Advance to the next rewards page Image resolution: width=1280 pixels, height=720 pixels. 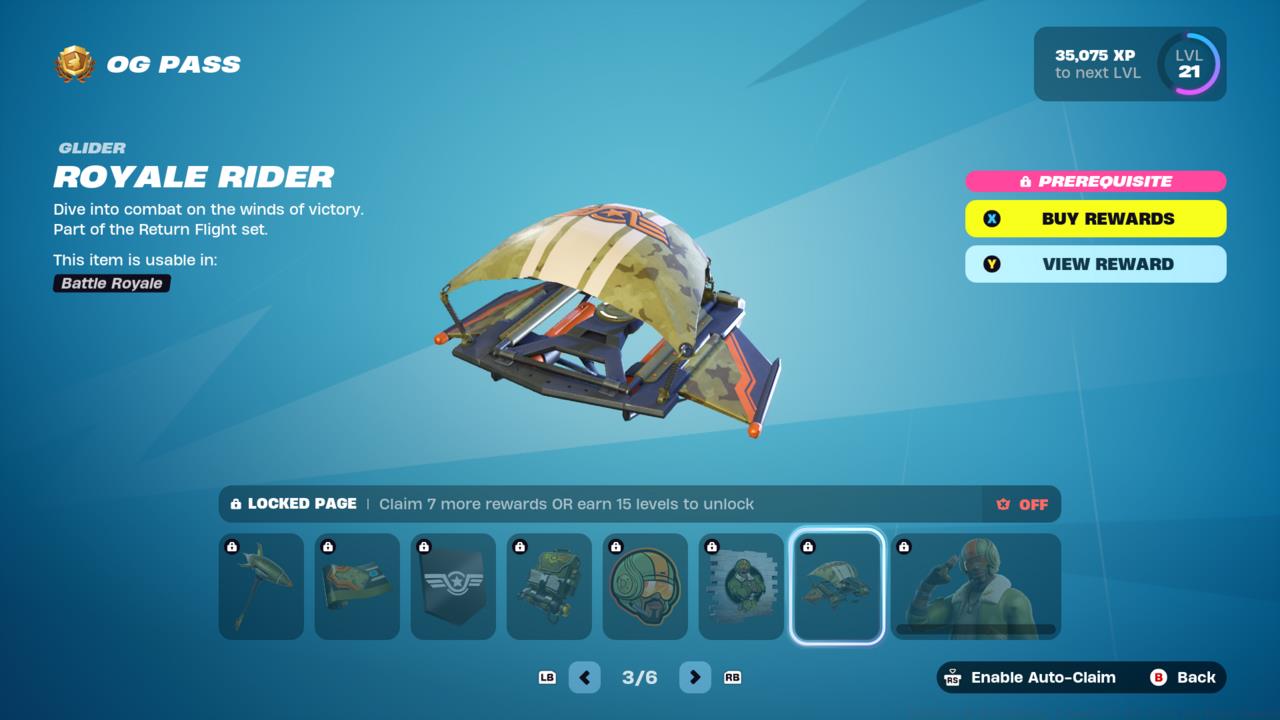point(695,677)
